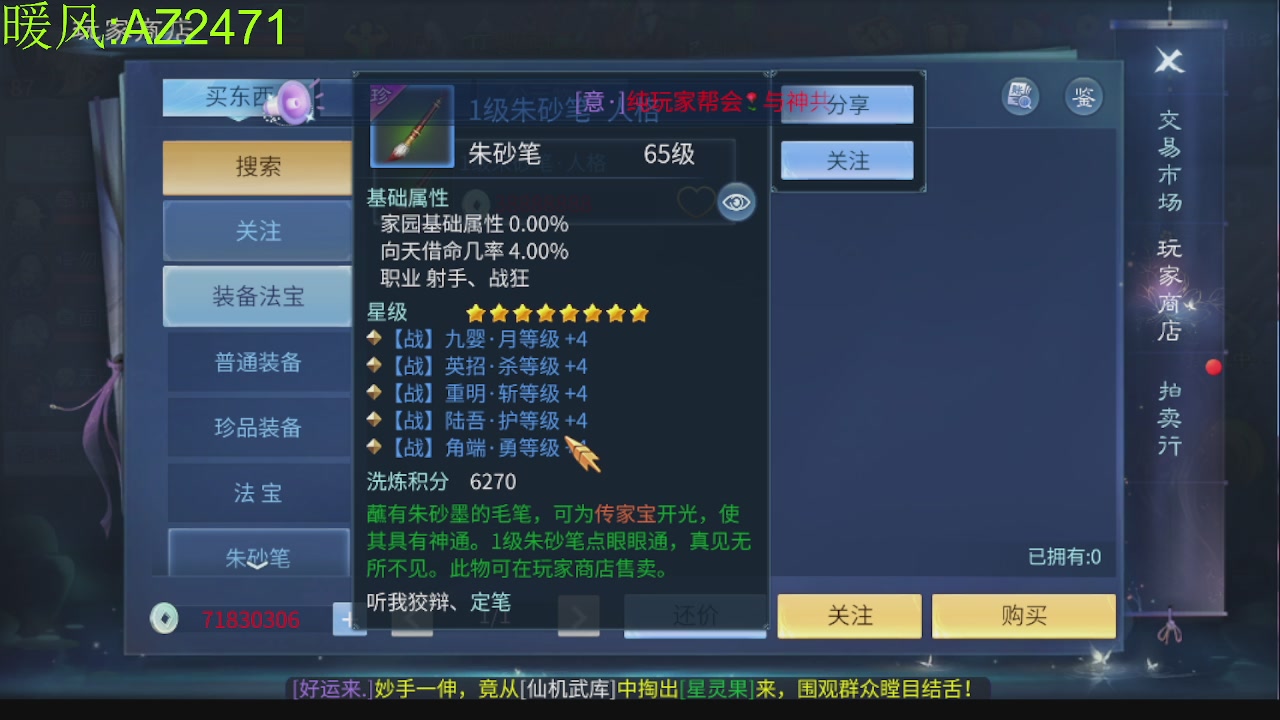The height and width of the screenshot is (720, 1280).
Task: Click the 分享 share button
Action: (x=846, y=104)
